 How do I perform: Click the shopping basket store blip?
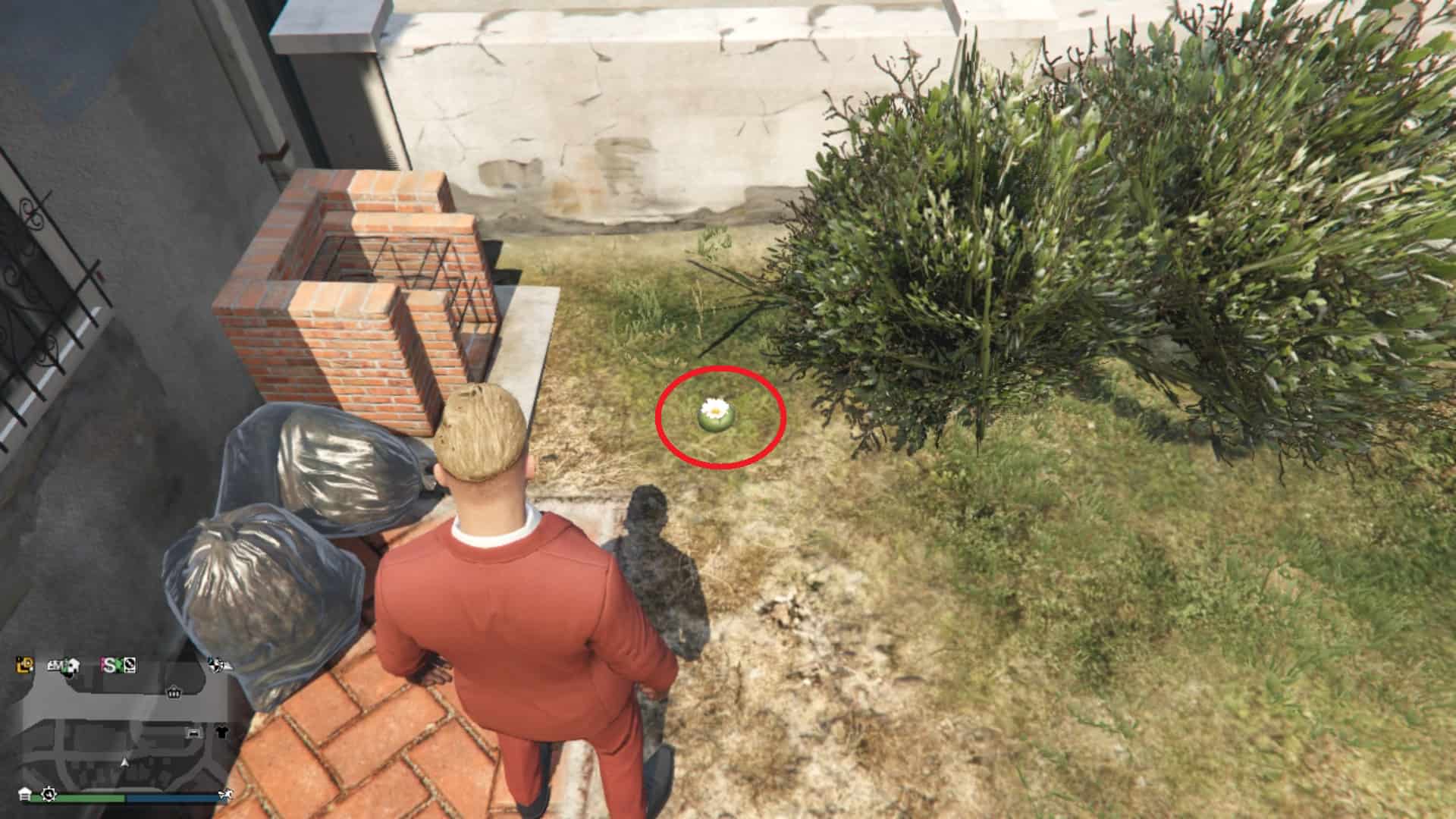(174, 692)
